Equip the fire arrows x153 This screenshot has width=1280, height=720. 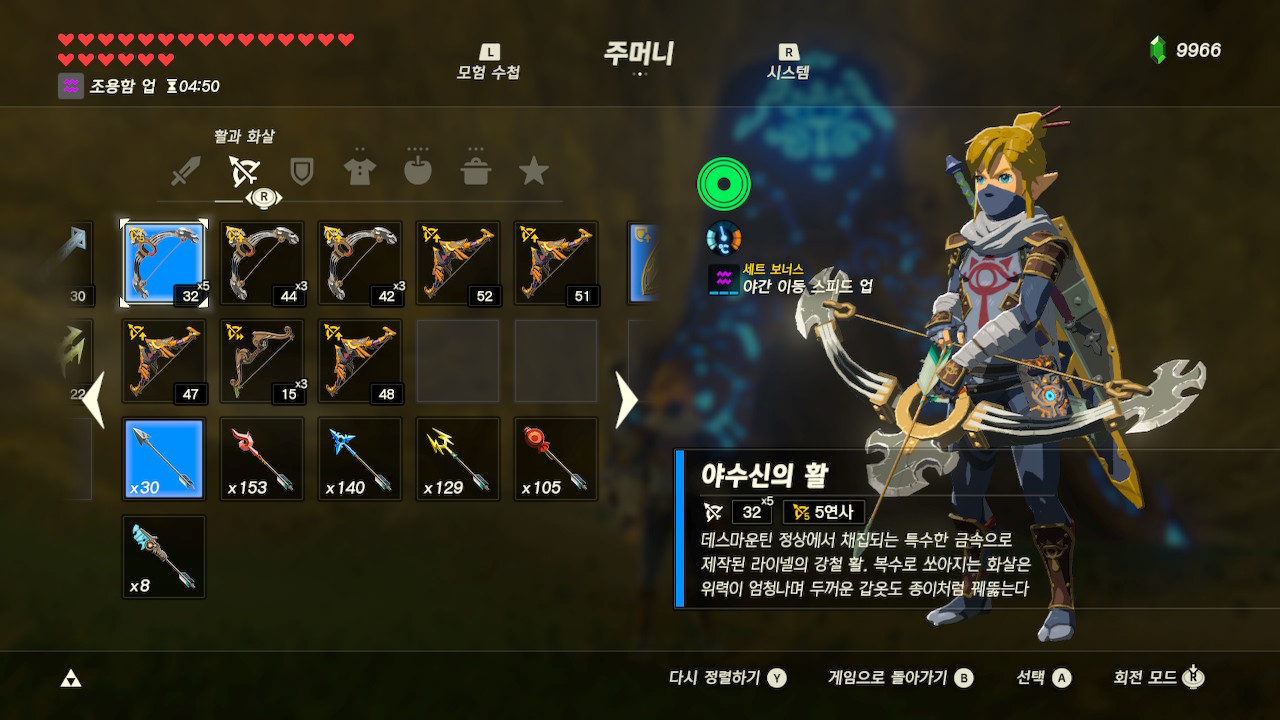tap(261, 459)
